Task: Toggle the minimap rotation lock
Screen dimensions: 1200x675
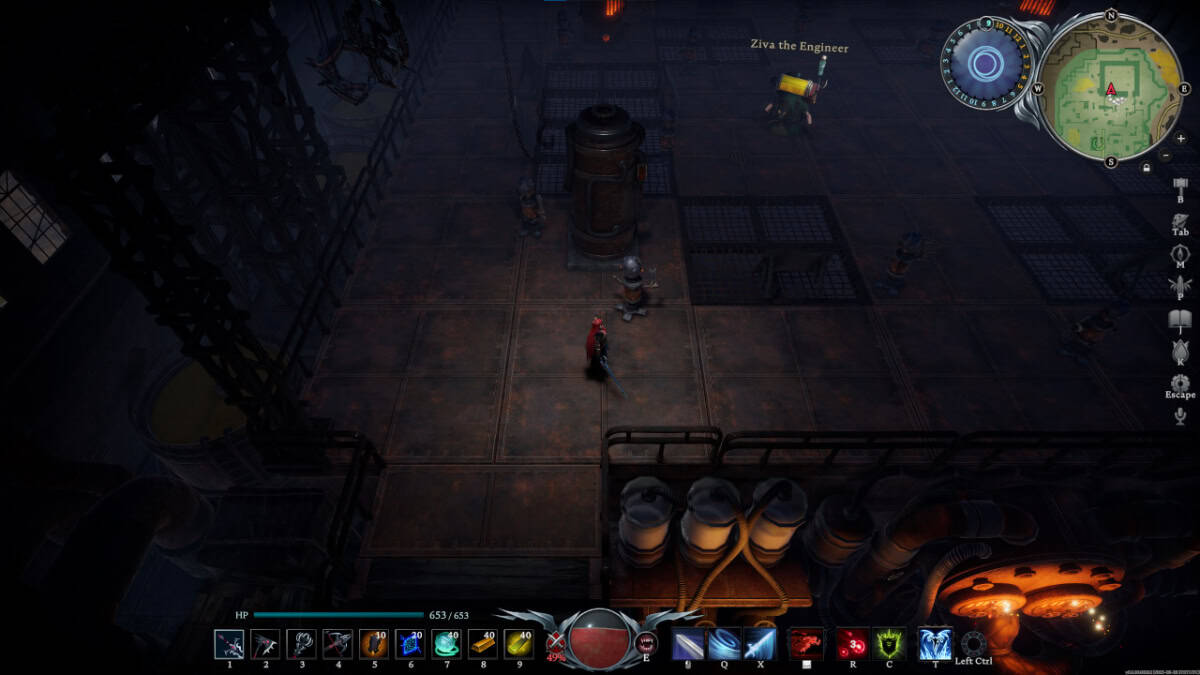Action: click(1146, 168)
